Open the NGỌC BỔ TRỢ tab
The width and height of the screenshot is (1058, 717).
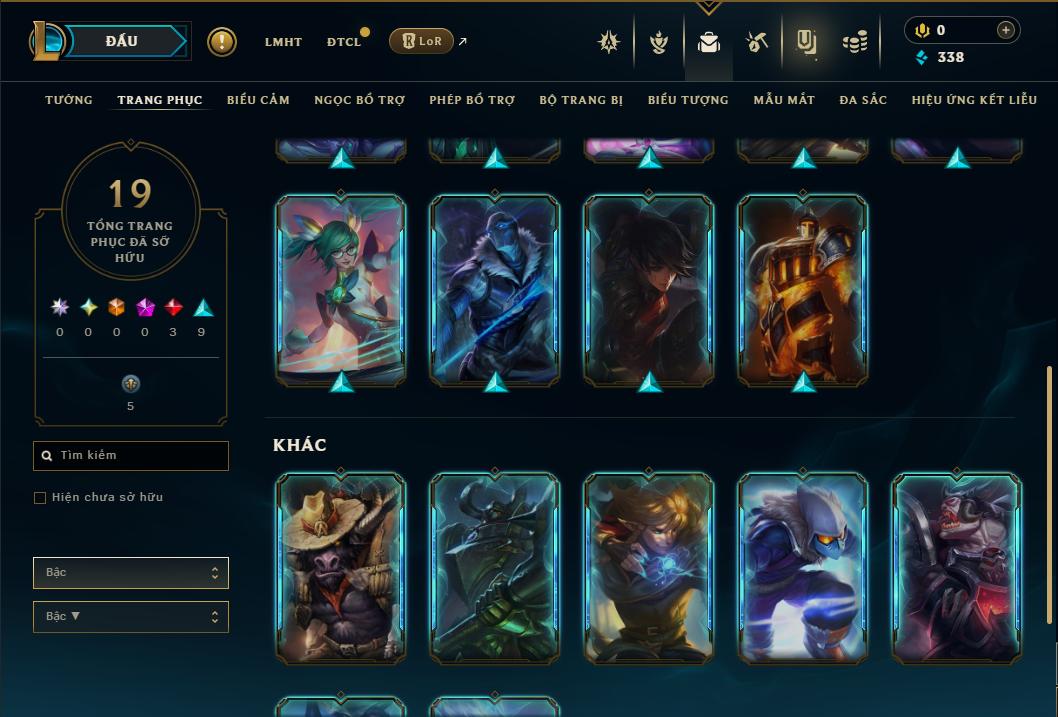click(360, 100)
